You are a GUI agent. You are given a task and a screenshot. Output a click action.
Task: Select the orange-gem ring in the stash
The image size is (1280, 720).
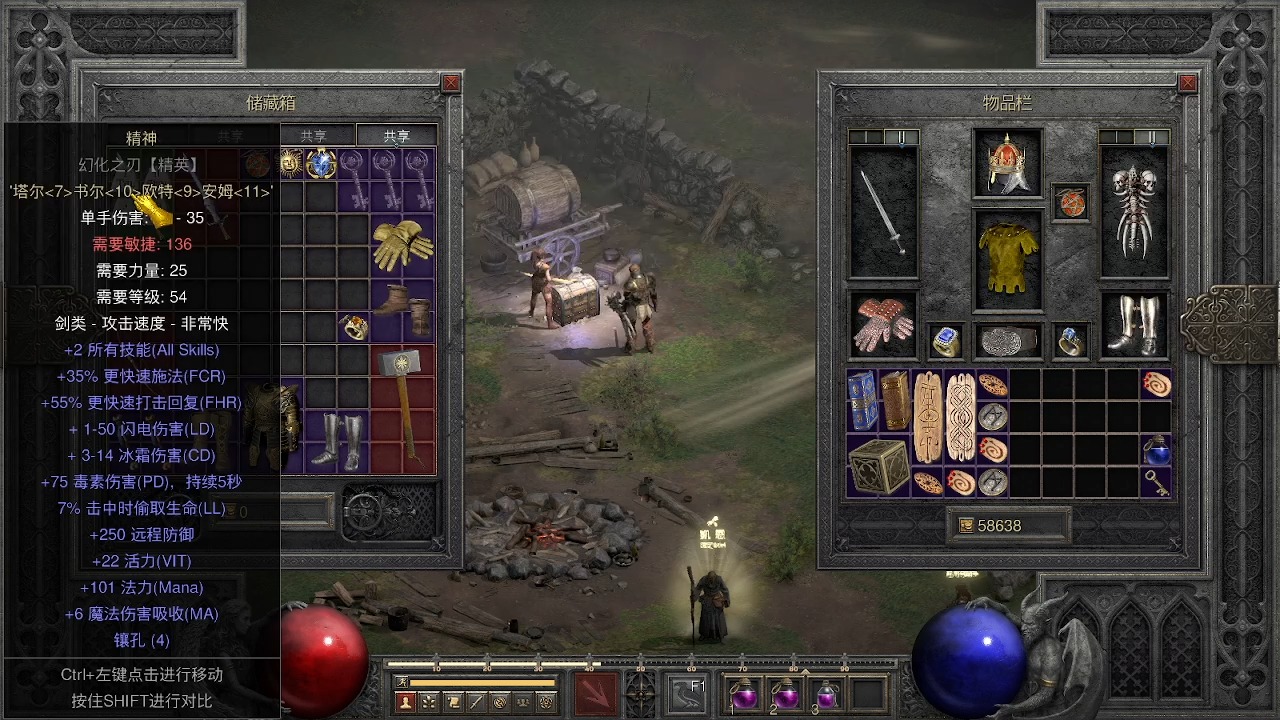point(353,326)
